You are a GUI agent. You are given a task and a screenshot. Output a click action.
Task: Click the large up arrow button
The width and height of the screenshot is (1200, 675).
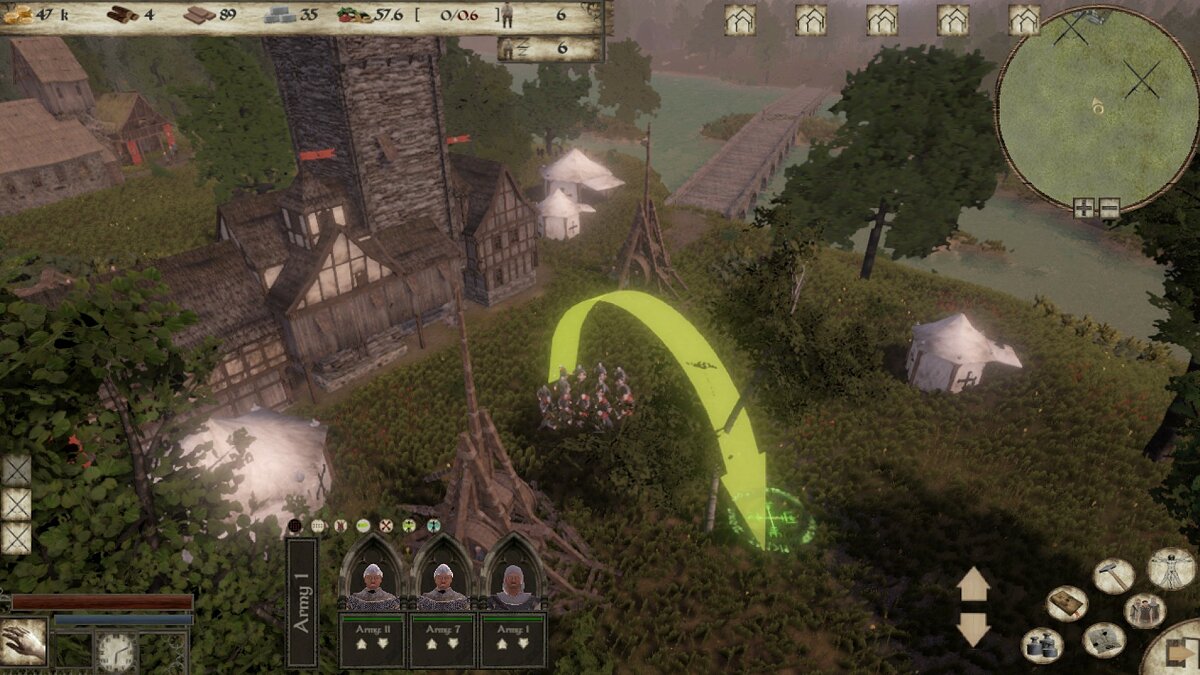pos(973,584)
